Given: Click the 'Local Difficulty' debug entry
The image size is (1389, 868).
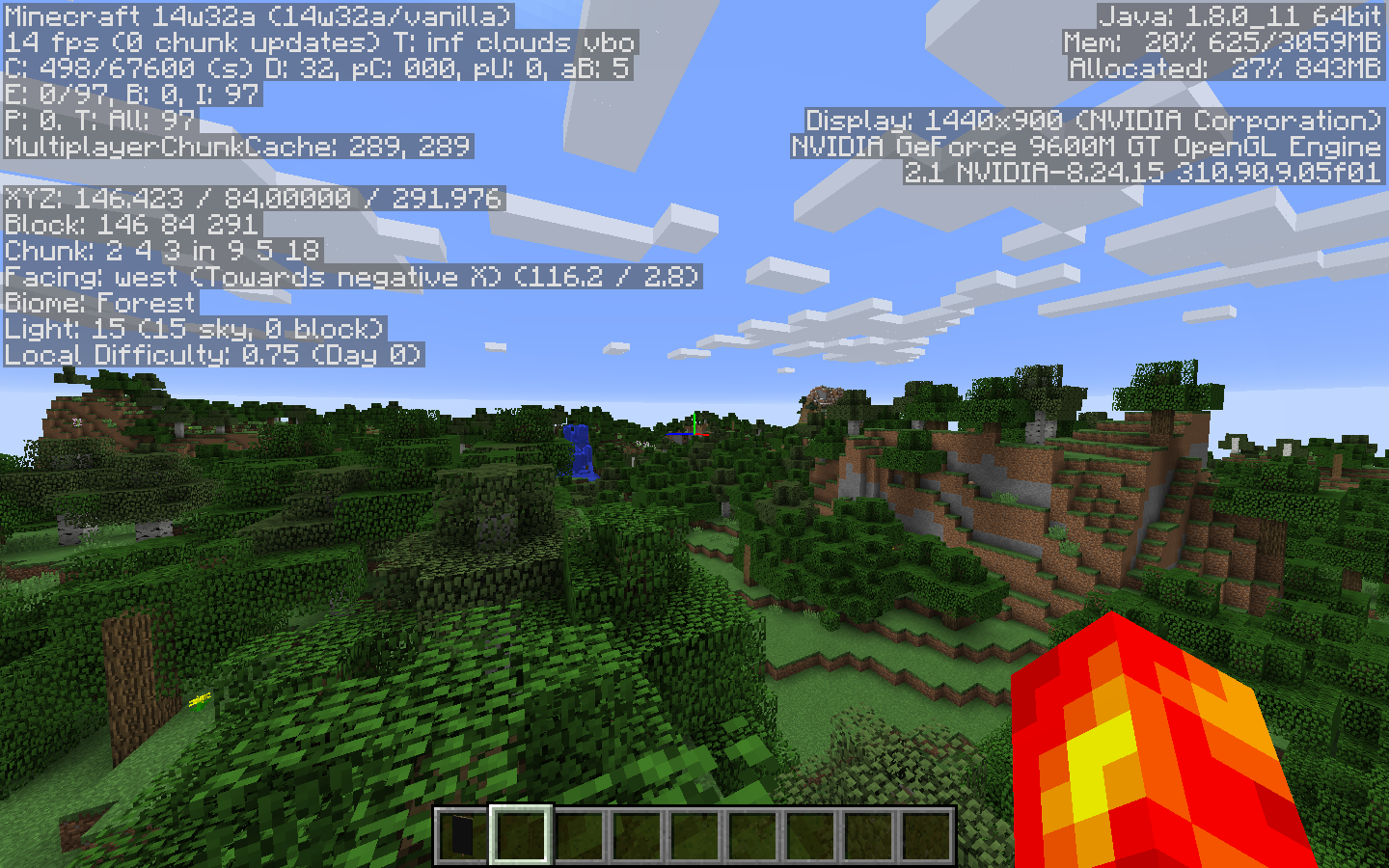Looking at the screenshot, I should click(x=210, y=354).
